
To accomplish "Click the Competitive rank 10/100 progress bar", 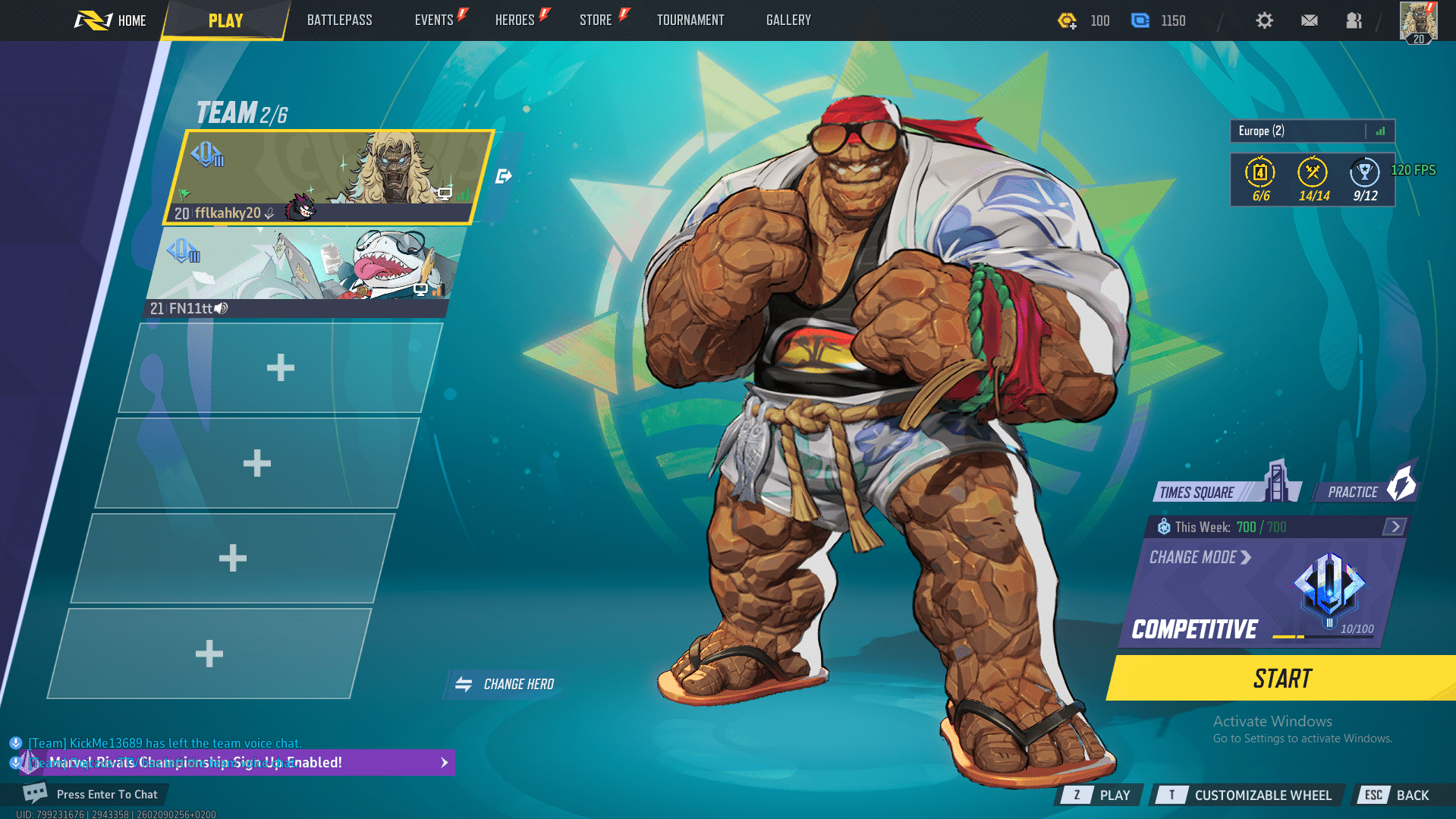I will 1322,635.
